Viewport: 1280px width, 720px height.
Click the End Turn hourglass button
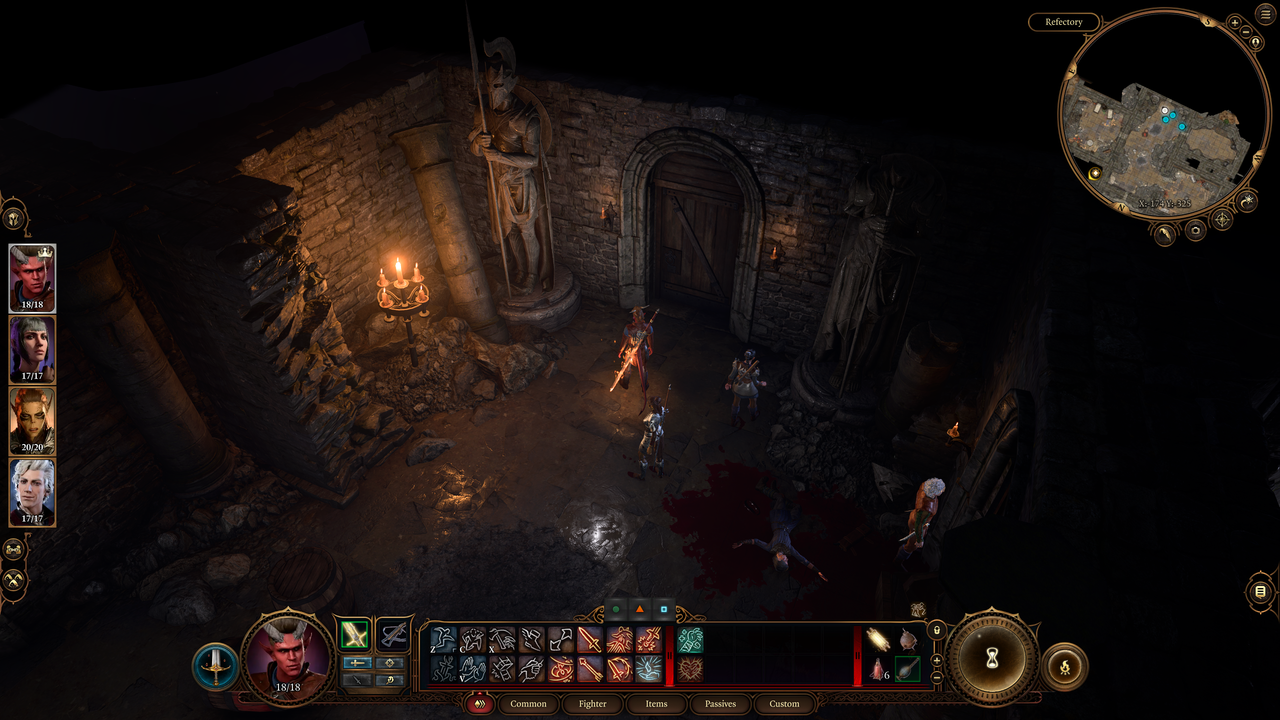992,658
